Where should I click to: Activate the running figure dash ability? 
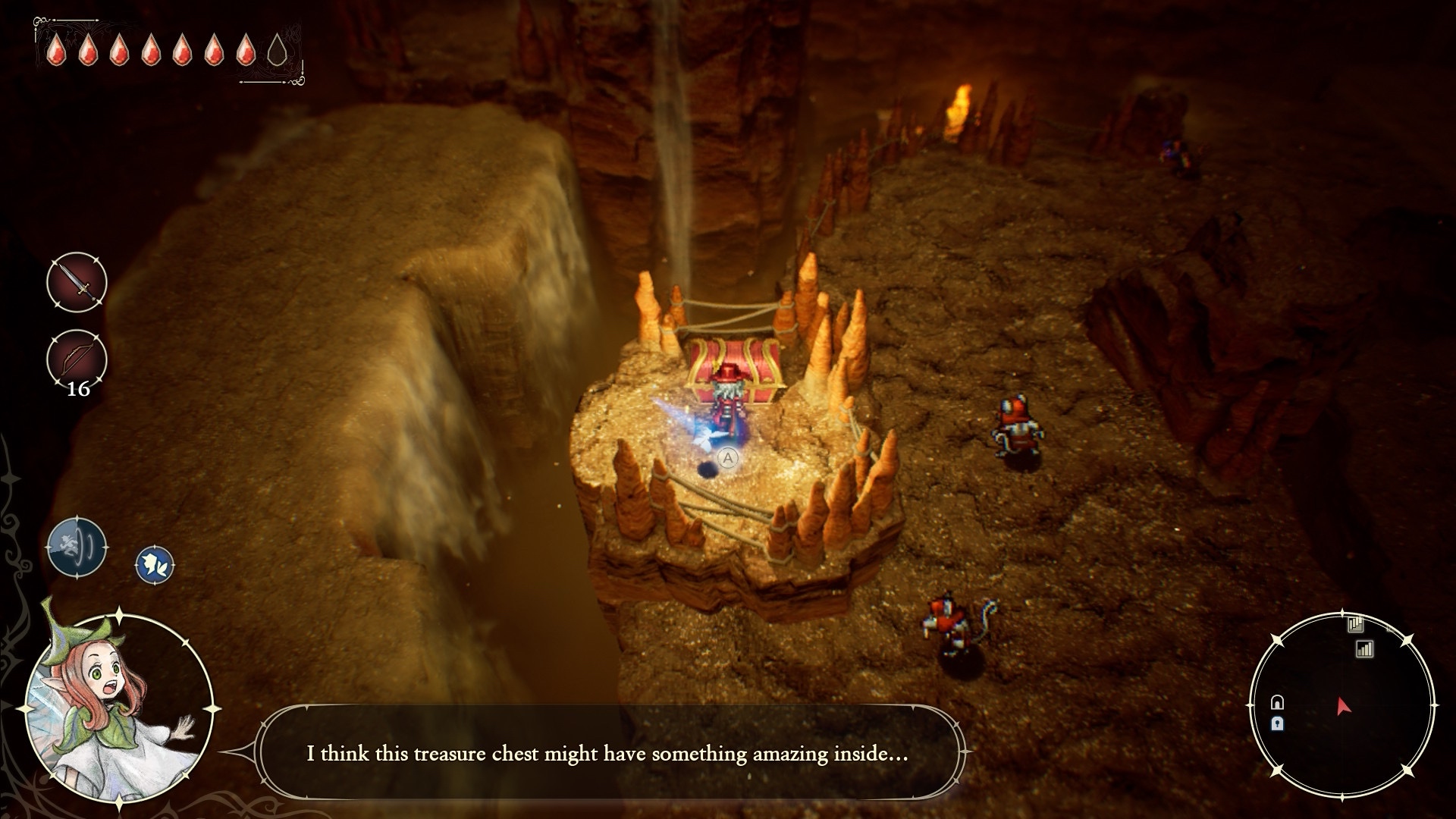(x=77, y=546)
